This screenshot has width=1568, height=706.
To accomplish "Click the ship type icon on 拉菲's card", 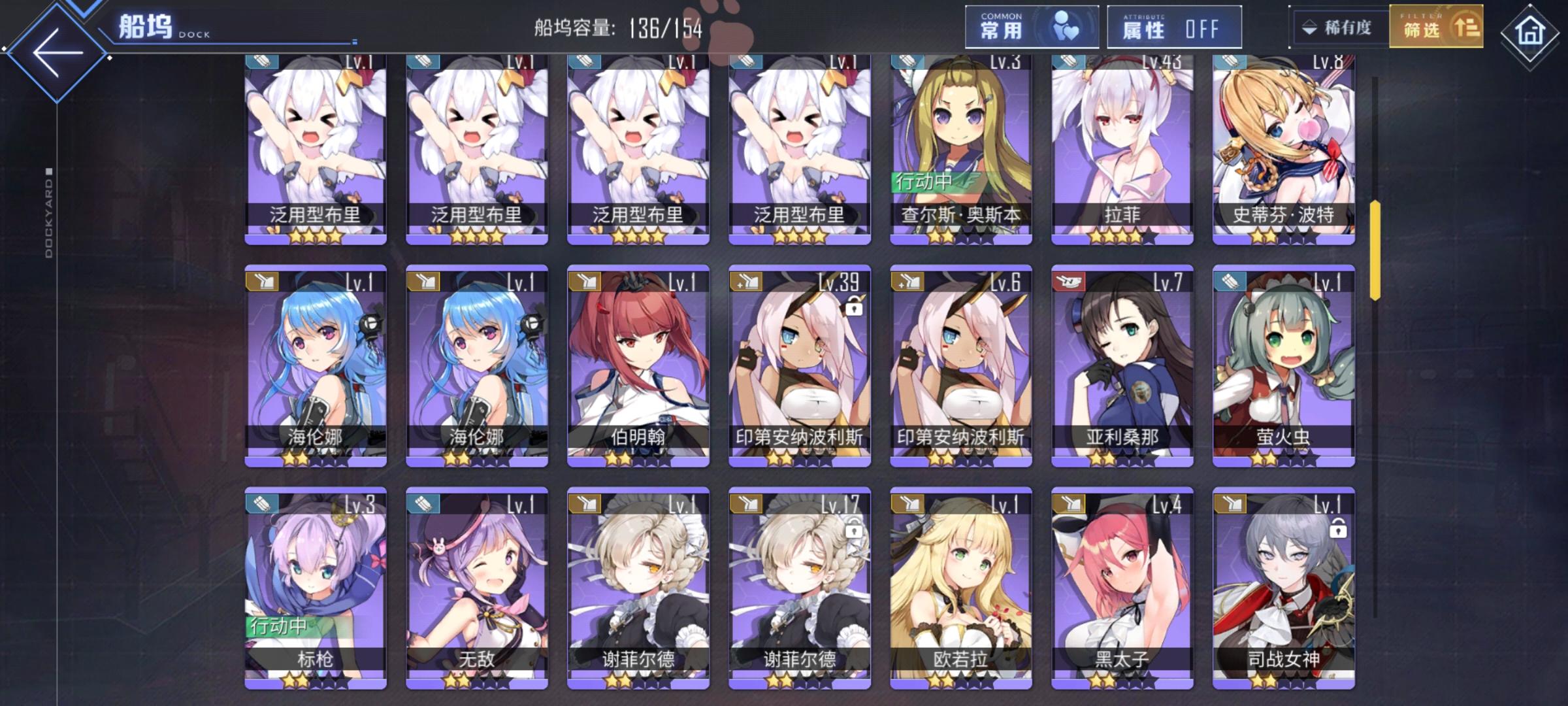I will (1070, 61).
